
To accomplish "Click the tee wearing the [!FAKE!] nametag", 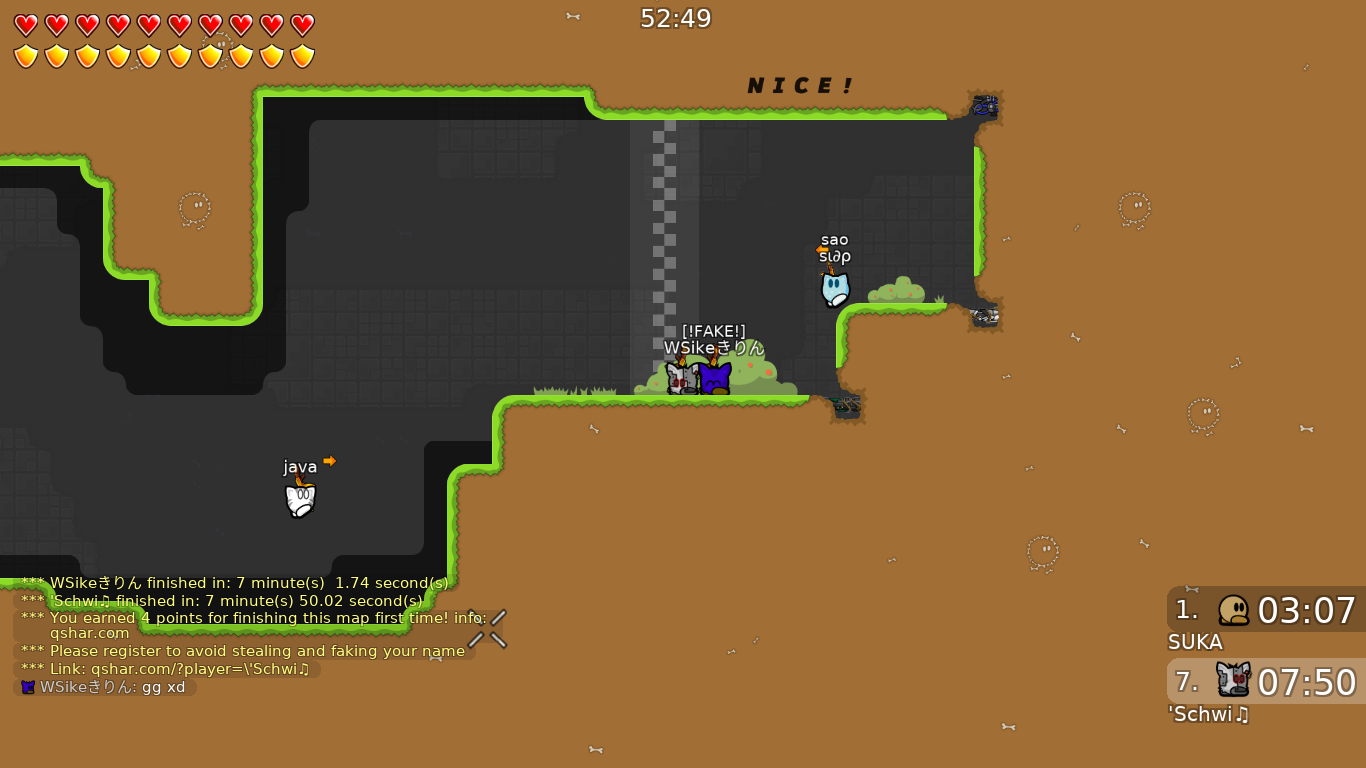I will (714, 377).
